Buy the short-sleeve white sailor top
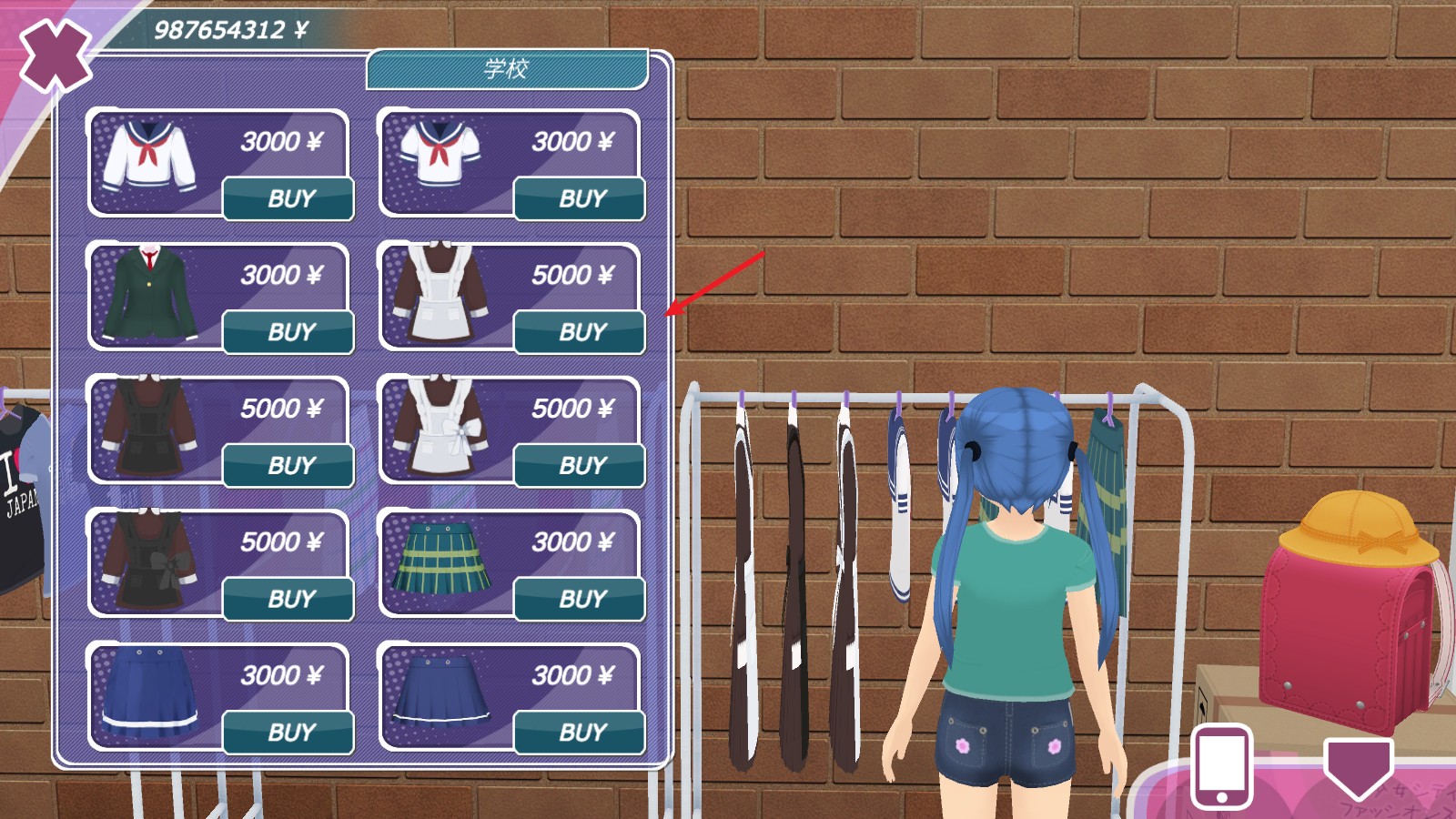1456x819 pixels. [x=581, y=198]
